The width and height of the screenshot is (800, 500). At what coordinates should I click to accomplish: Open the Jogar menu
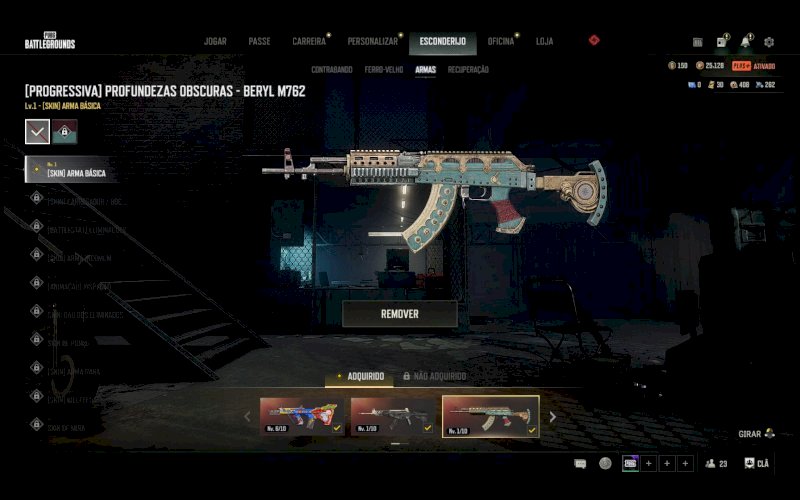pyautogui.click(x=215, y=42)
